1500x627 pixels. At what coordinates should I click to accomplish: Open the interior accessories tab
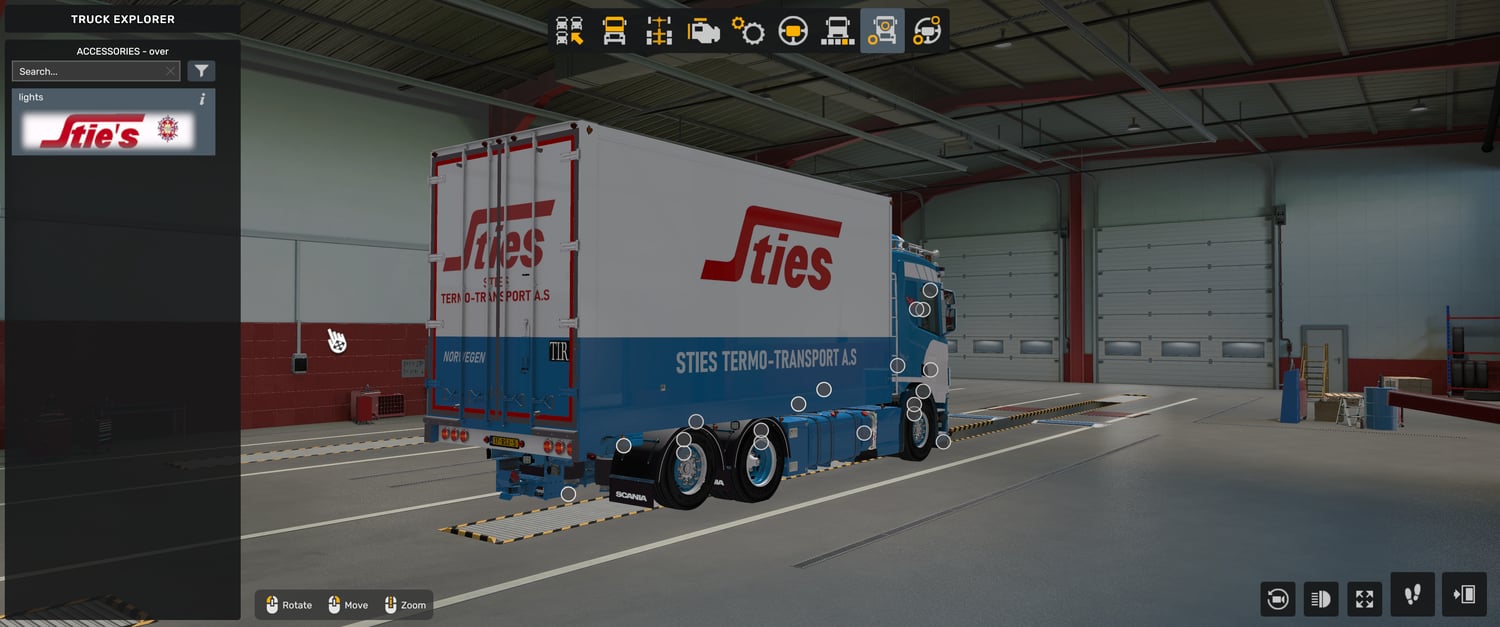[927, 31]
